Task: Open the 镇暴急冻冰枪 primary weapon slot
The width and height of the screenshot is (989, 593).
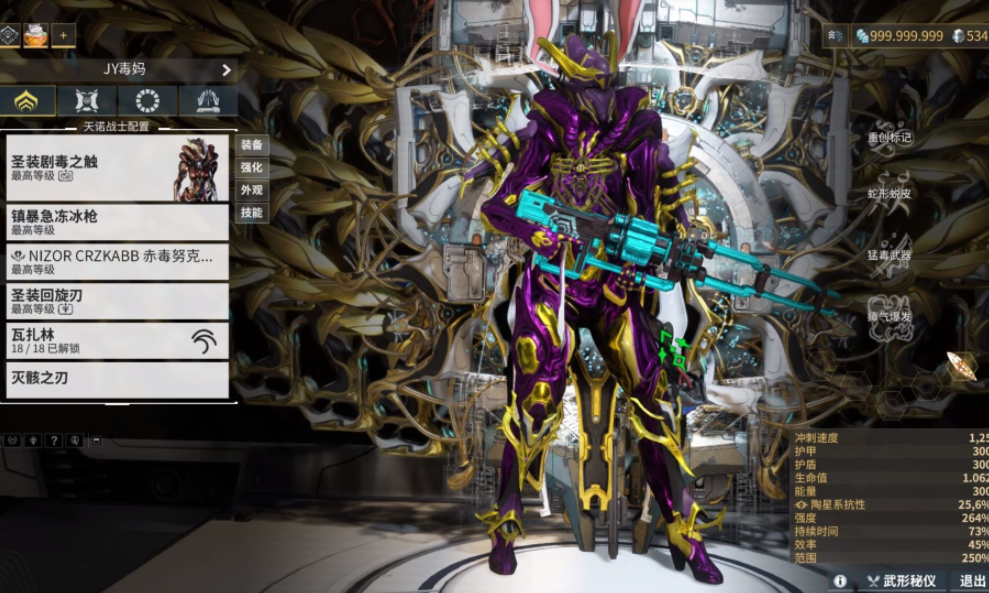Action: [x=117, y=222]
